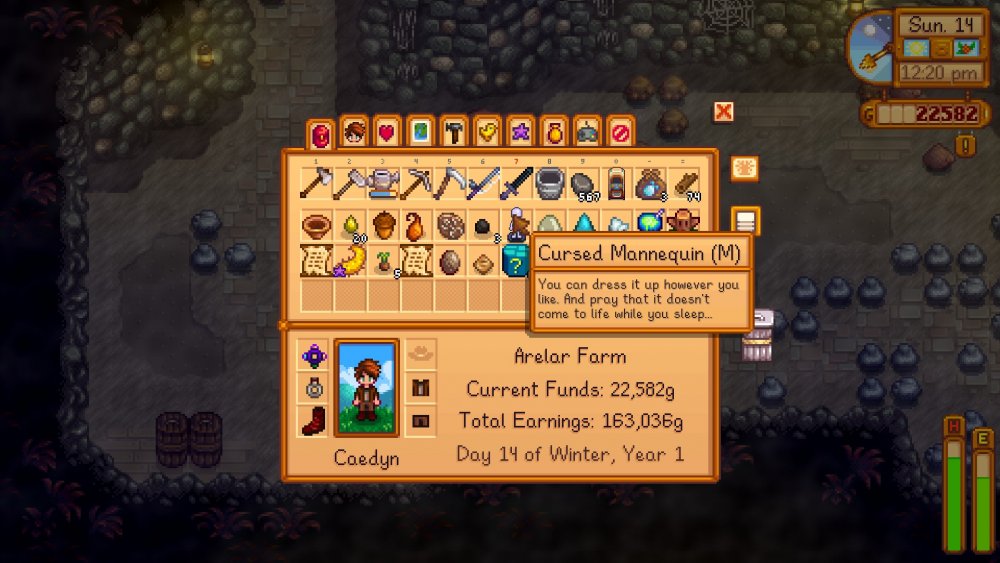1000x563 pixels.
Task: Pick the dark sword inventory slot
Action: [517, 183]
